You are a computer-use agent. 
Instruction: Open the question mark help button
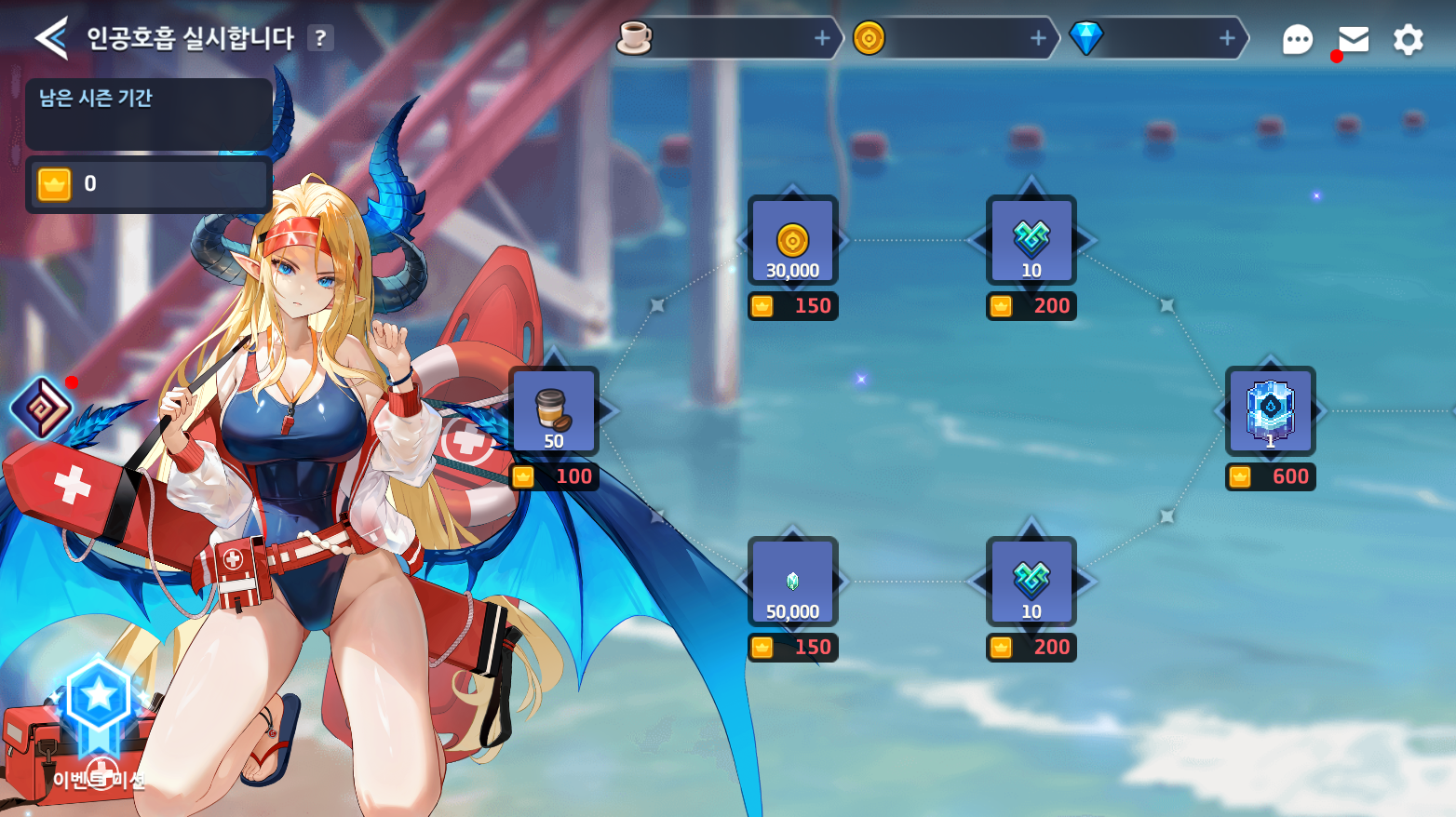pyautogui.click(x=320, y=38)
